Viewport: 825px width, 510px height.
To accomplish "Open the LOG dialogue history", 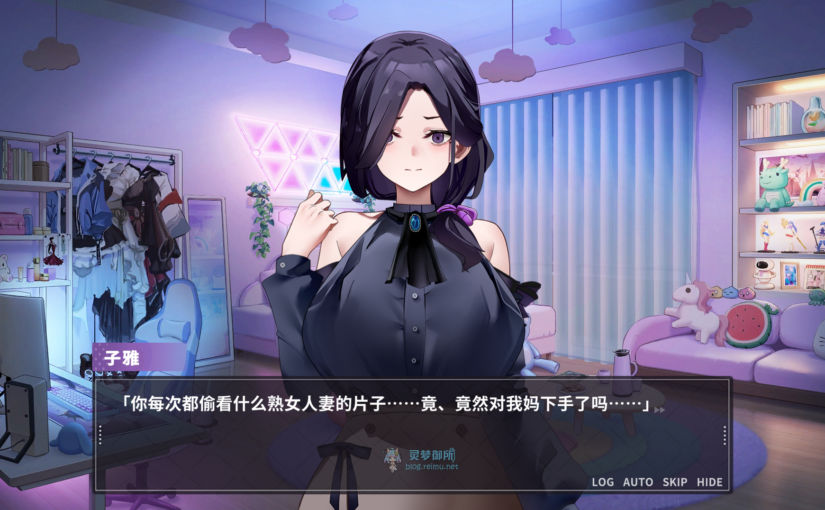I will coord(602,482).
